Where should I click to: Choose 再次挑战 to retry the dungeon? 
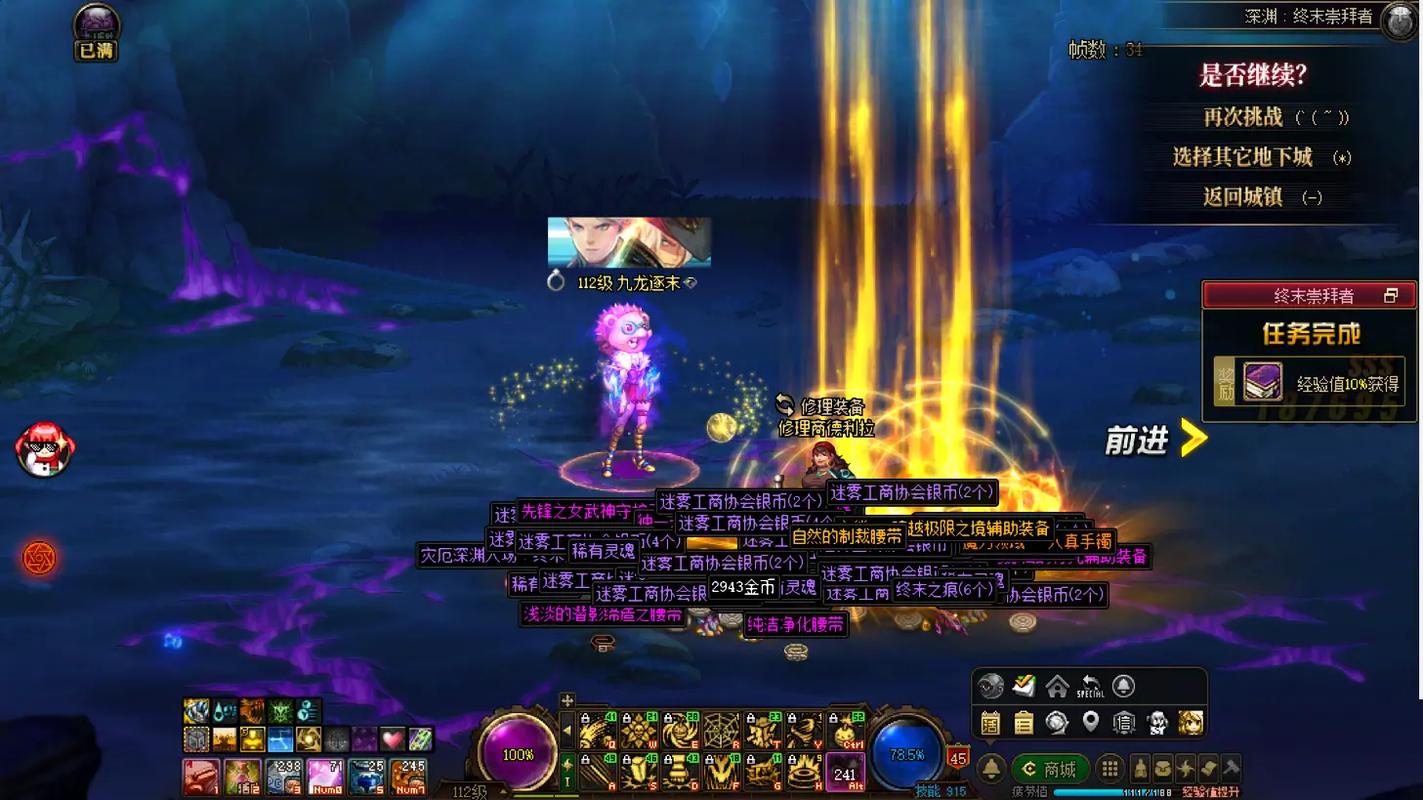(x=1243, y=117)
